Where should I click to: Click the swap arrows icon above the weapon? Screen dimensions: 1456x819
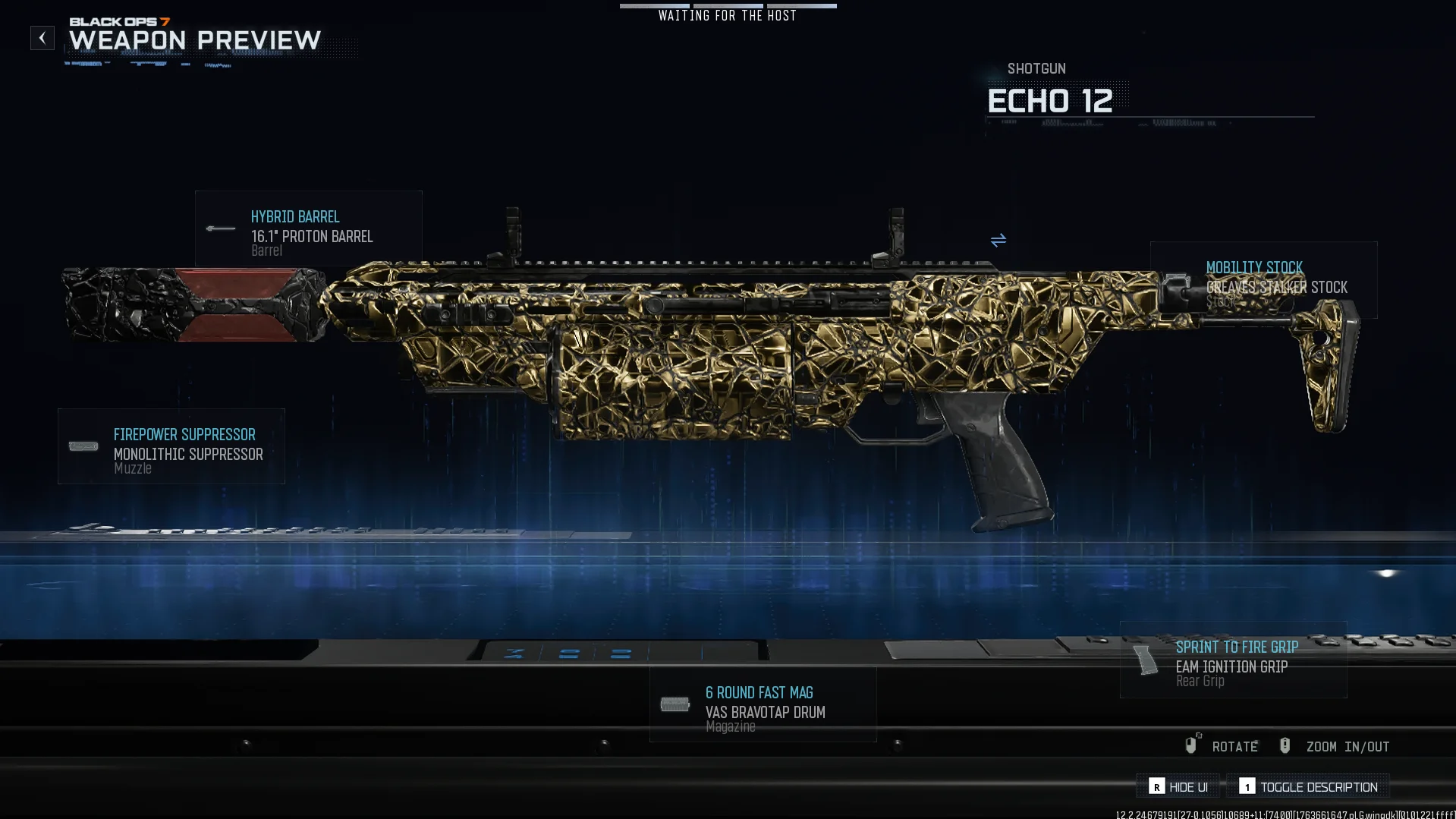[998, 241]
